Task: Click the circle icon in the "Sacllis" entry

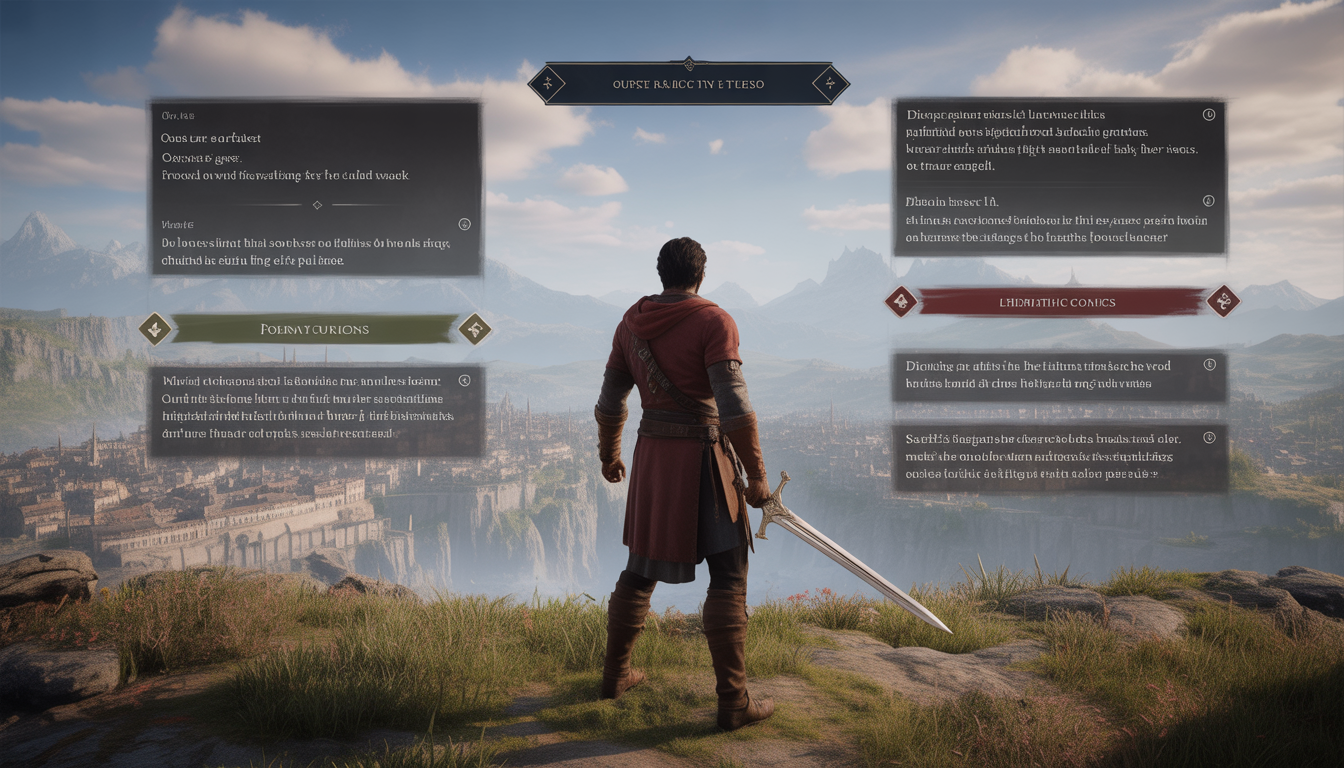Action: coord(1209,437)
